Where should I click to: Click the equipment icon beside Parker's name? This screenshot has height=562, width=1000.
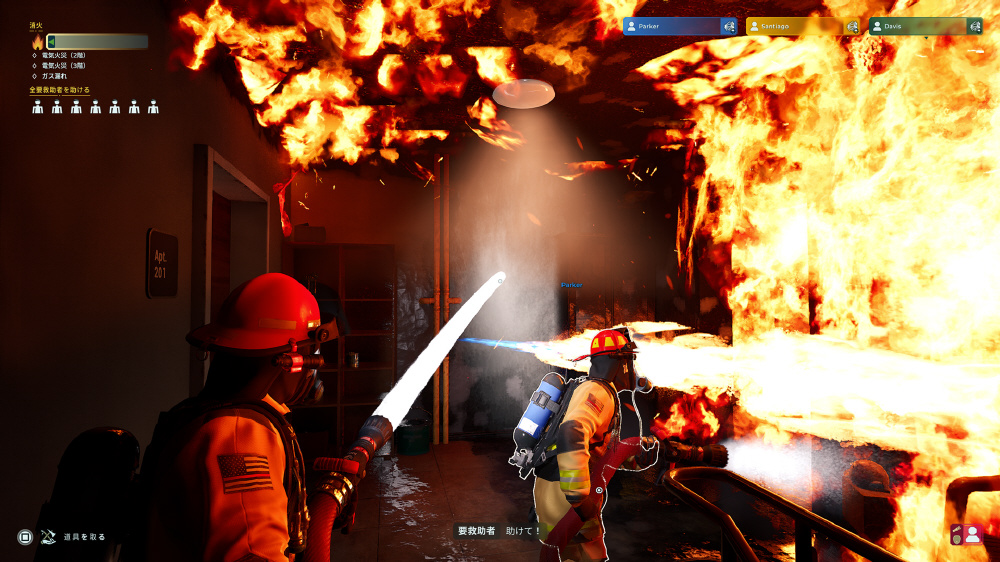pyautogui.click(x=729, y=26)
